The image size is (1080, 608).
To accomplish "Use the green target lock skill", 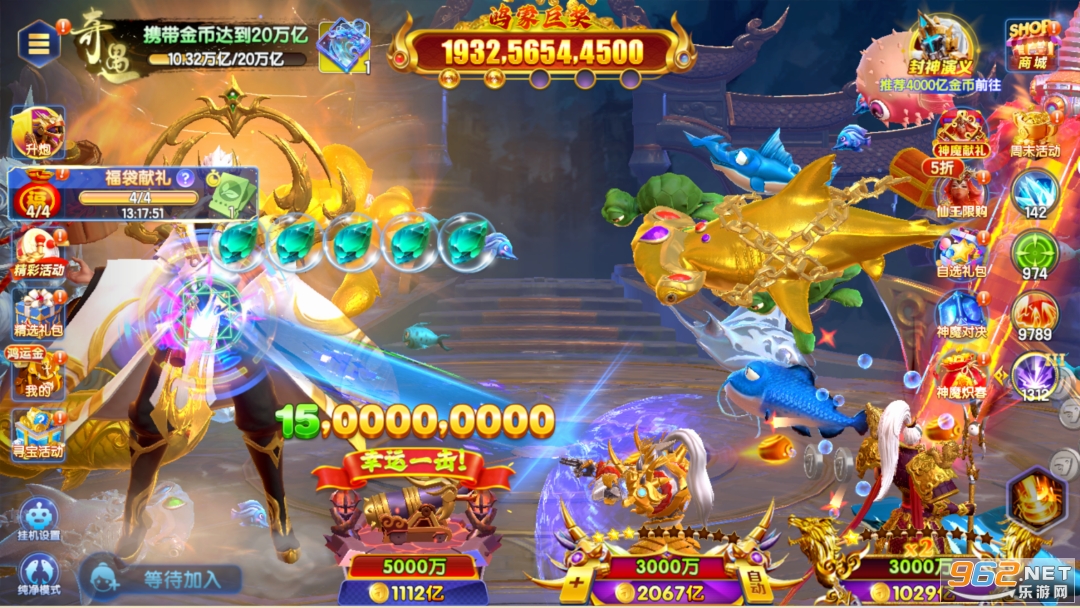I will pyautogui.click(x=1034, y=254).
